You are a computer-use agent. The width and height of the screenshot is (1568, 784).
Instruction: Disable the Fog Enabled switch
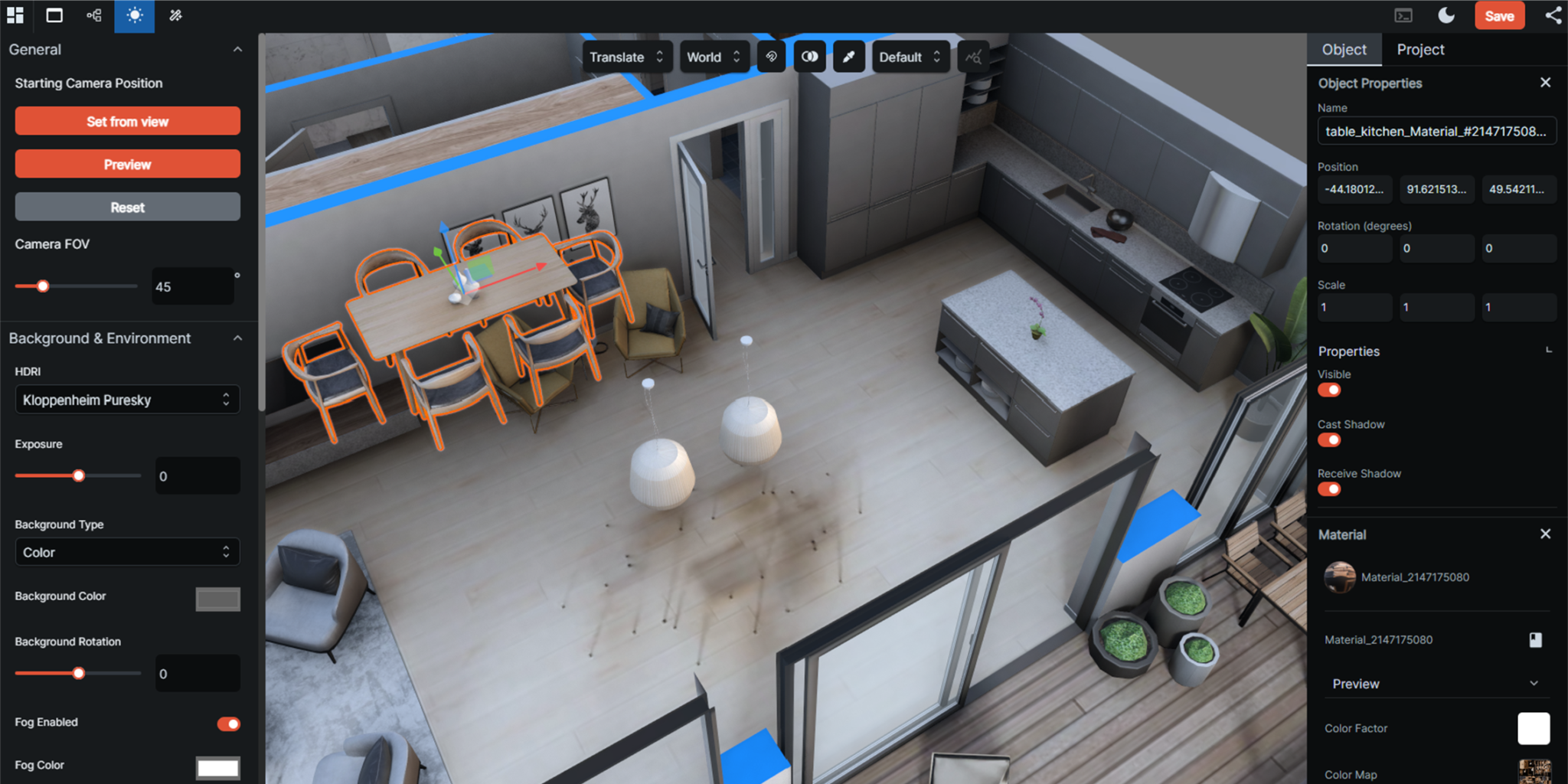pyautogui.click(x=227, y=724)
